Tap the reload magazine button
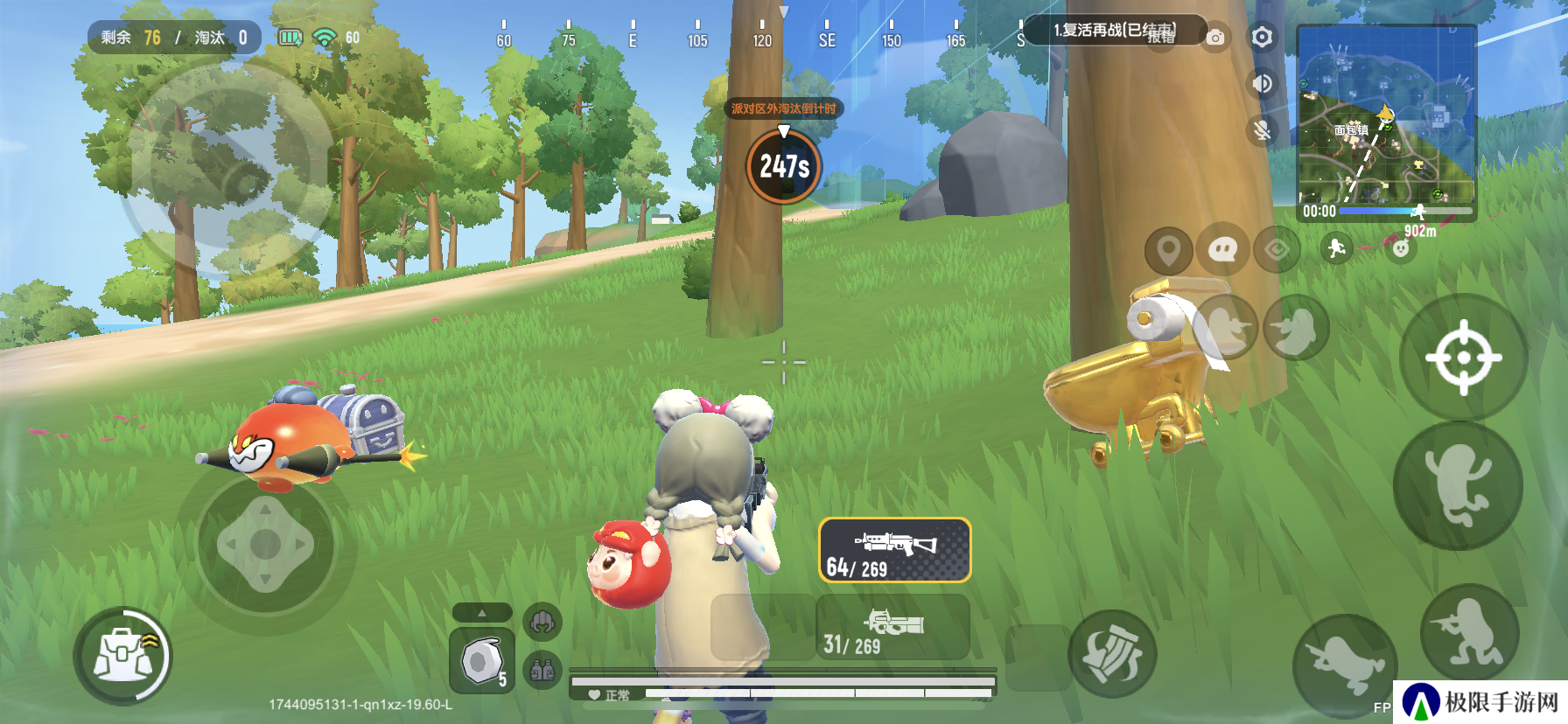The height and width of the screenshot is (724, 1568). tap(1112, 654)
